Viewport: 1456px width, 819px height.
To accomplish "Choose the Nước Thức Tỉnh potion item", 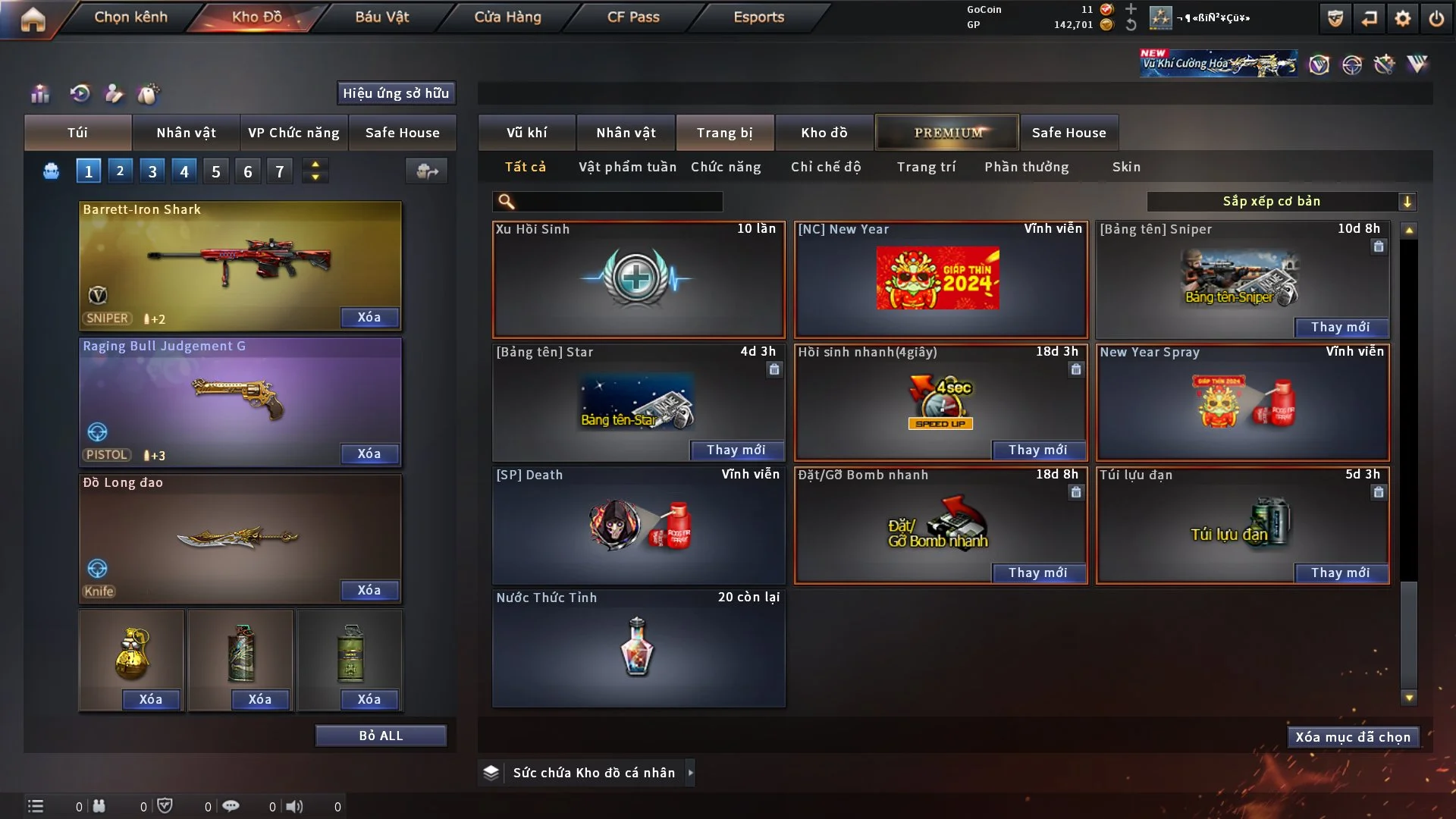I will click(x=639, y=648).
